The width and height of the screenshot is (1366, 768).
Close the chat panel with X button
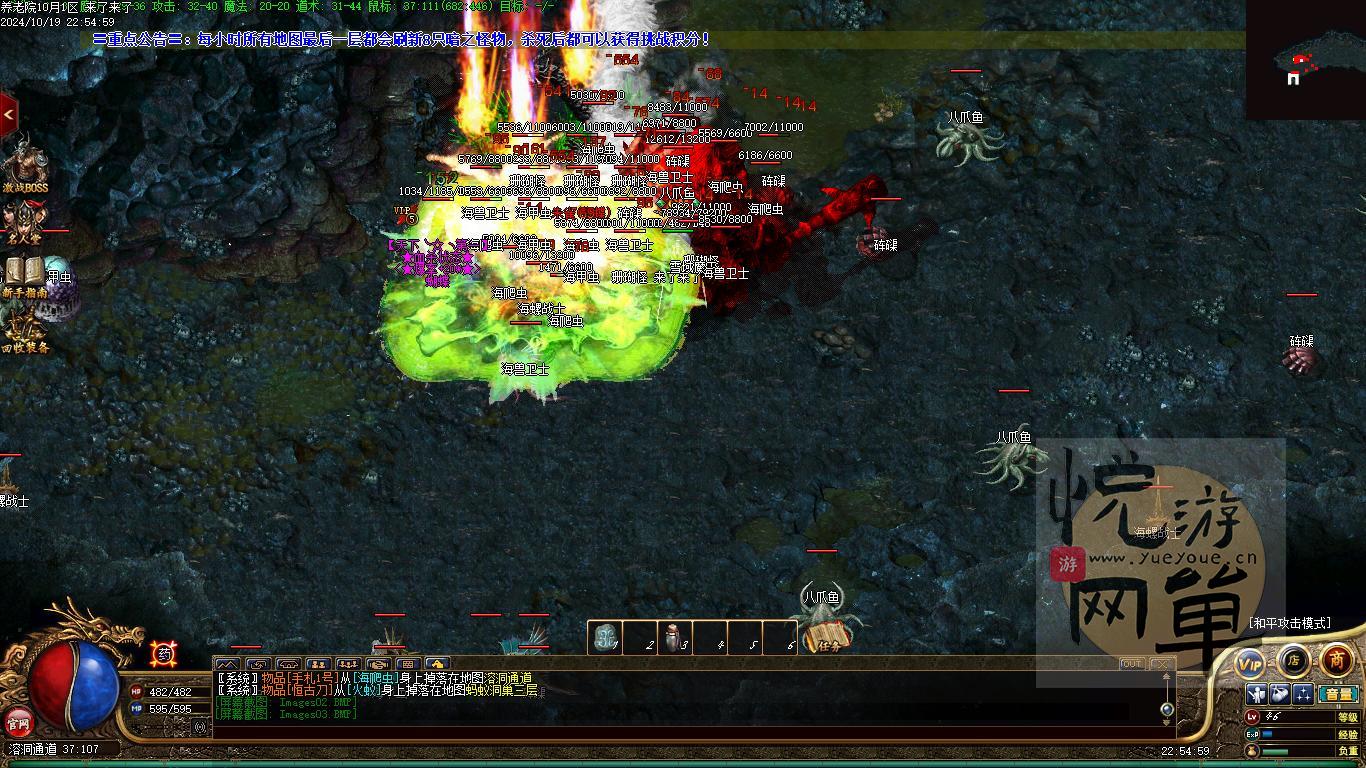coord(1160,663)
